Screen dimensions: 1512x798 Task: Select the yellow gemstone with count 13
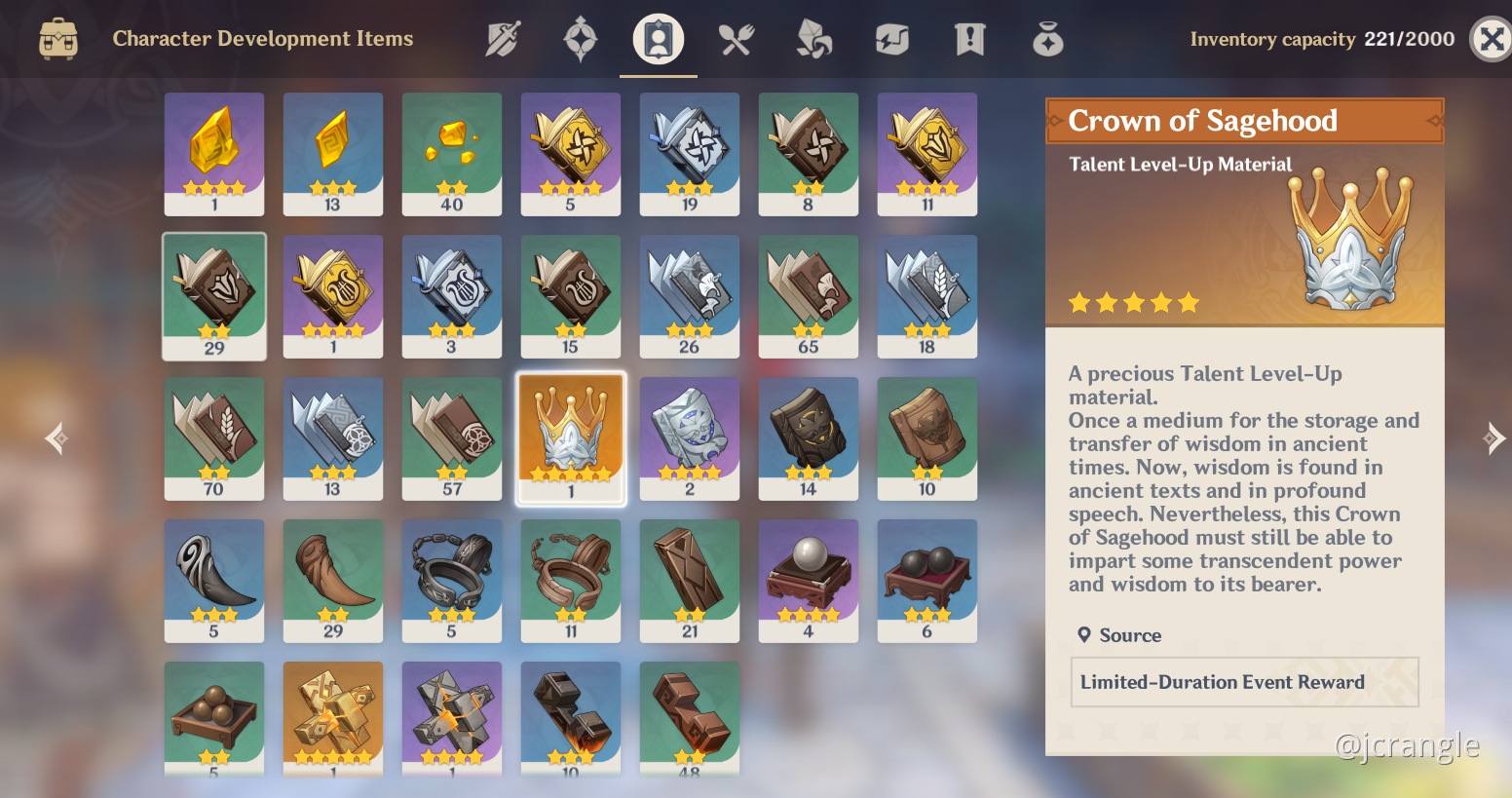pos(332,154)
